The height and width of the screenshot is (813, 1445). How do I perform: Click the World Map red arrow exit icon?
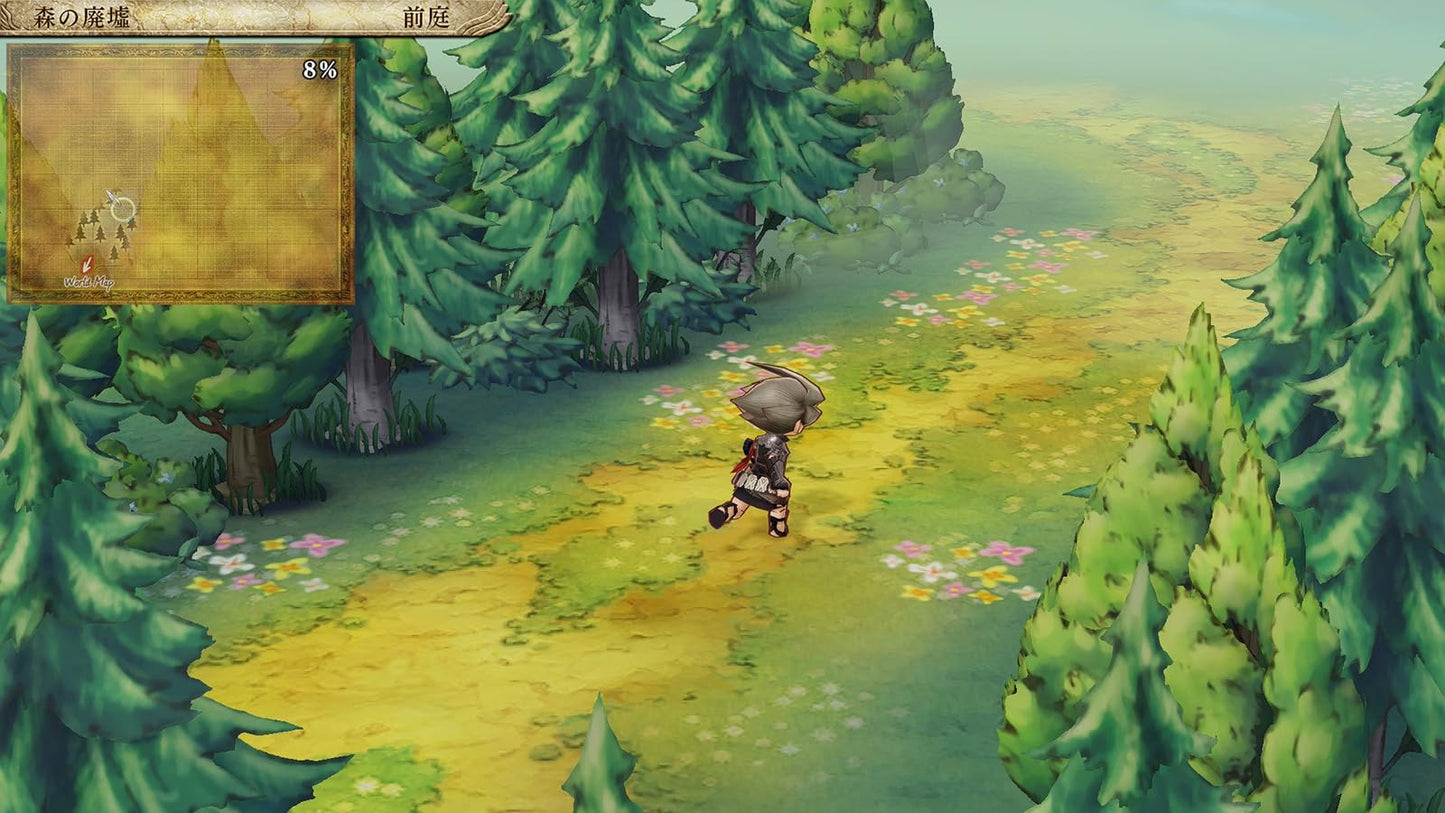pos(87,264)
